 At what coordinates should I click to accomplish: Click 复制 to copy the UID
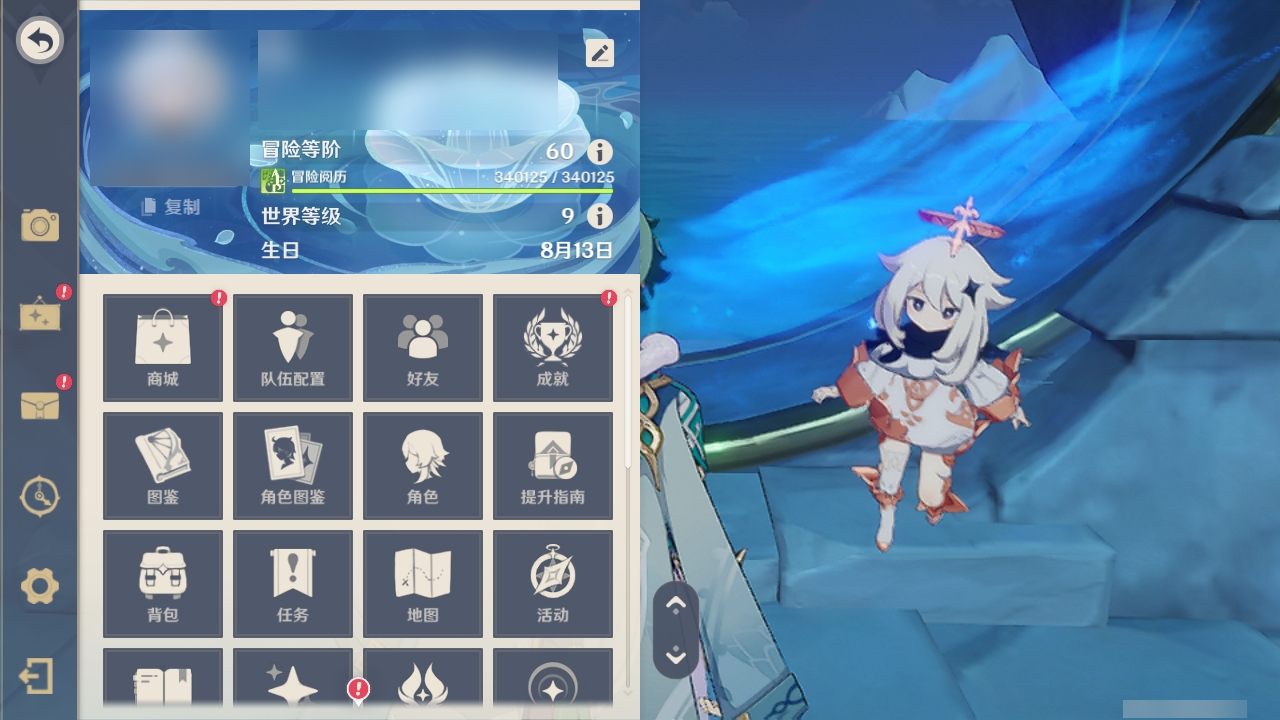(176, 207)
